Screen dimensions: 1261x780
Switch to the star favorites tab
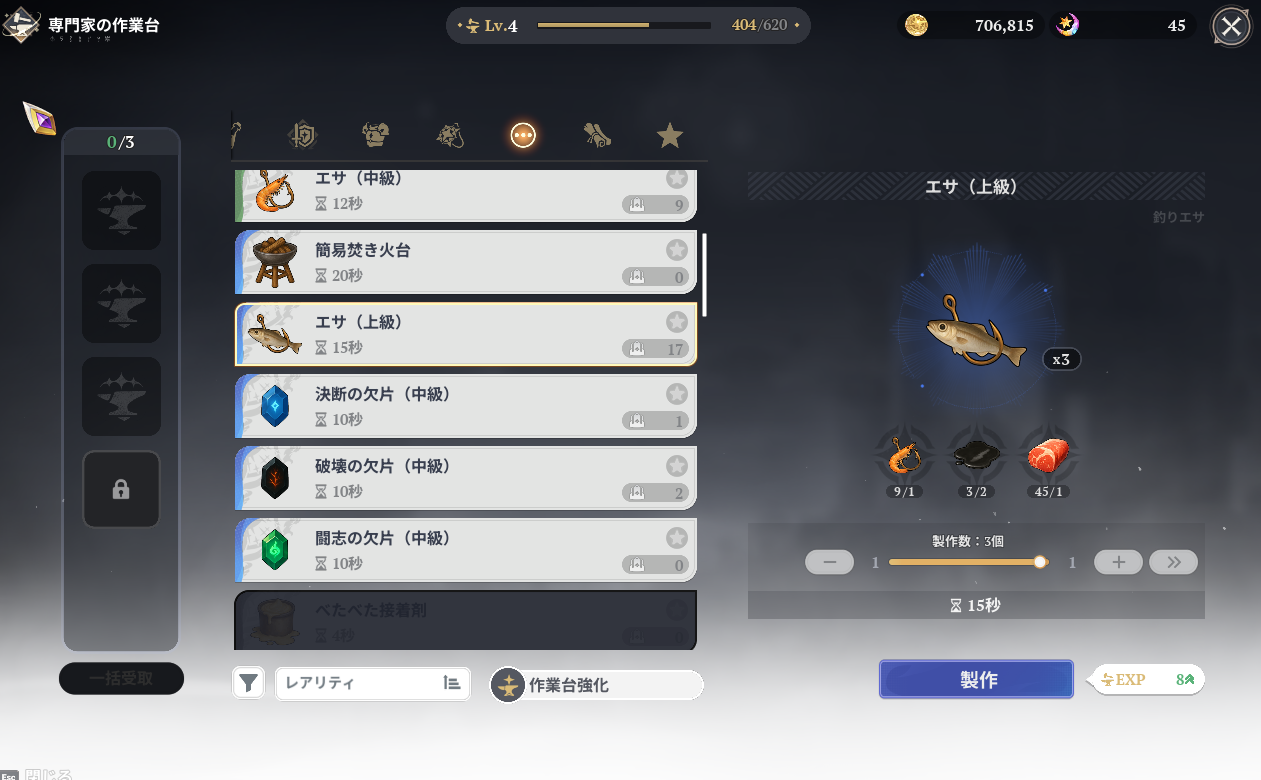tap(670, 136)
